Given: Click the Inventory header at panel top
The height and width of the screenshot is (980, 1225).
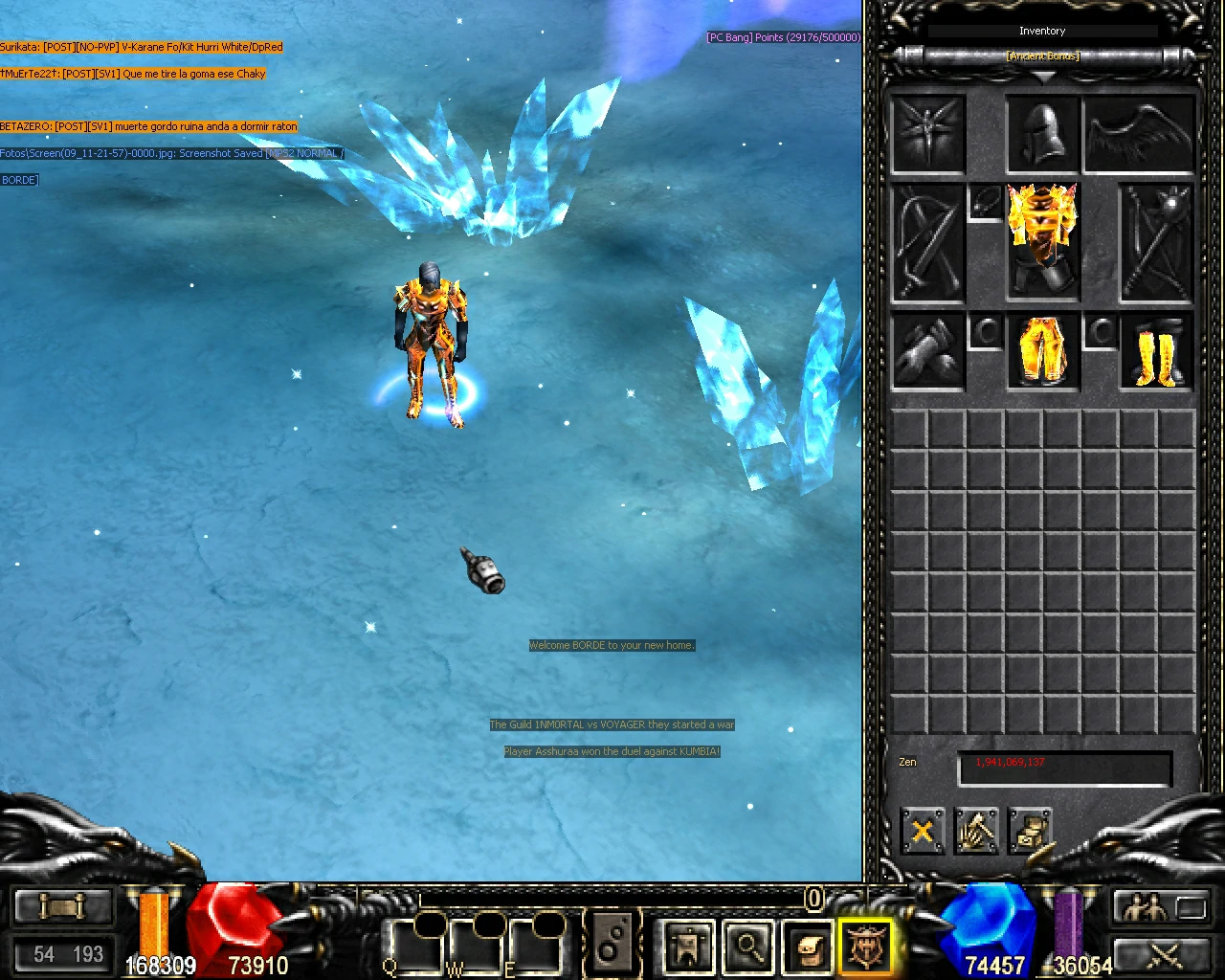Looking at the screenshot, I should pos(1042,30).
